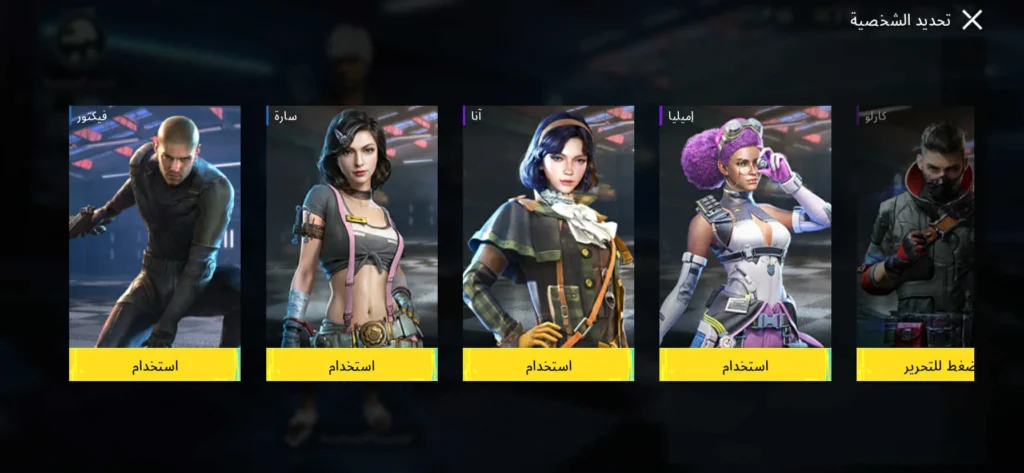Select Sara's character portrait card
Viewport: 1024px width, 473px height.
[351, 225]
